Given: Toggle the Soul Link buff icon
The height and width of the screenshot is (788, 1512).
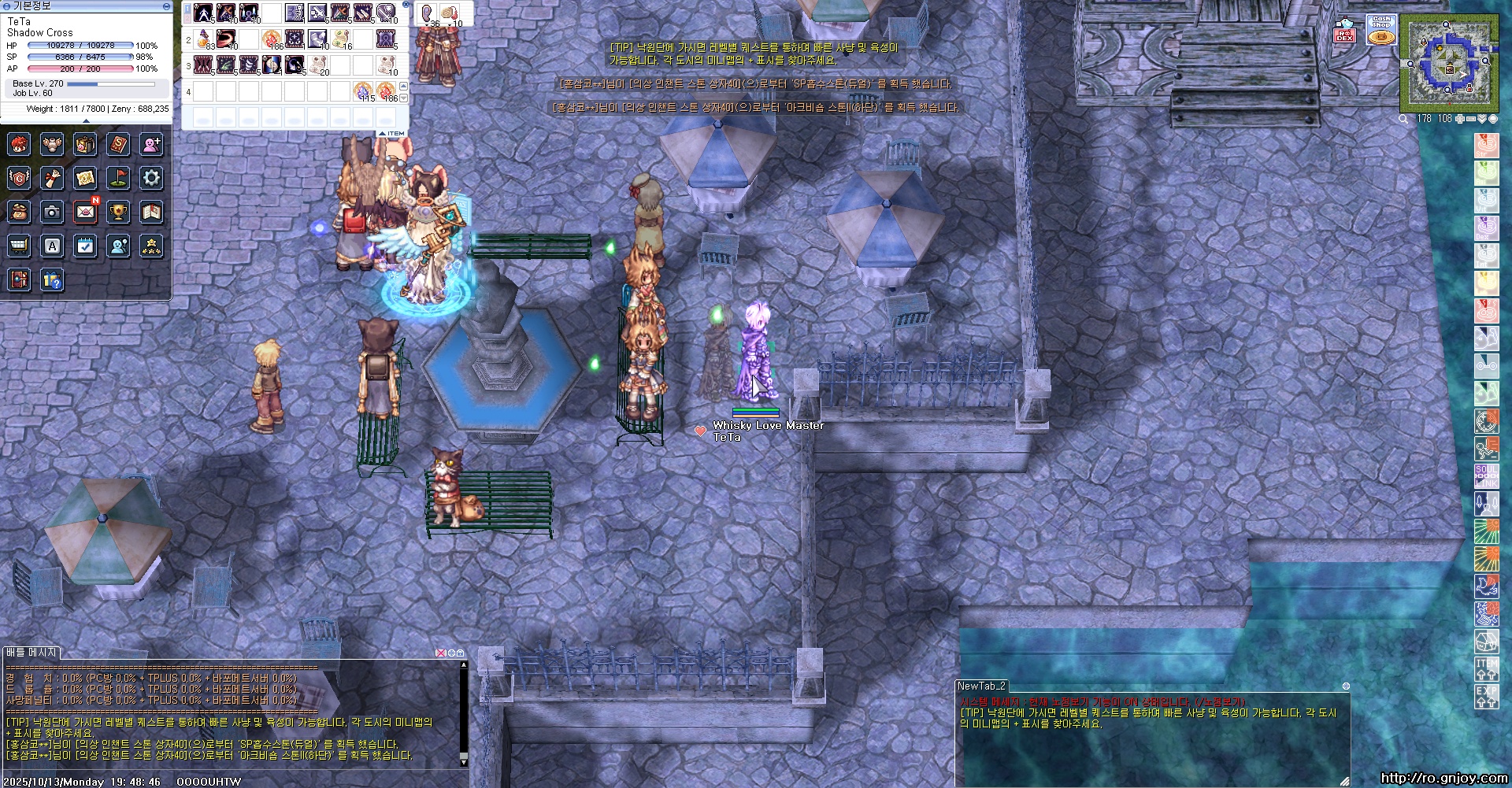Looking at the screenshot, I should tap(1486, 474).
